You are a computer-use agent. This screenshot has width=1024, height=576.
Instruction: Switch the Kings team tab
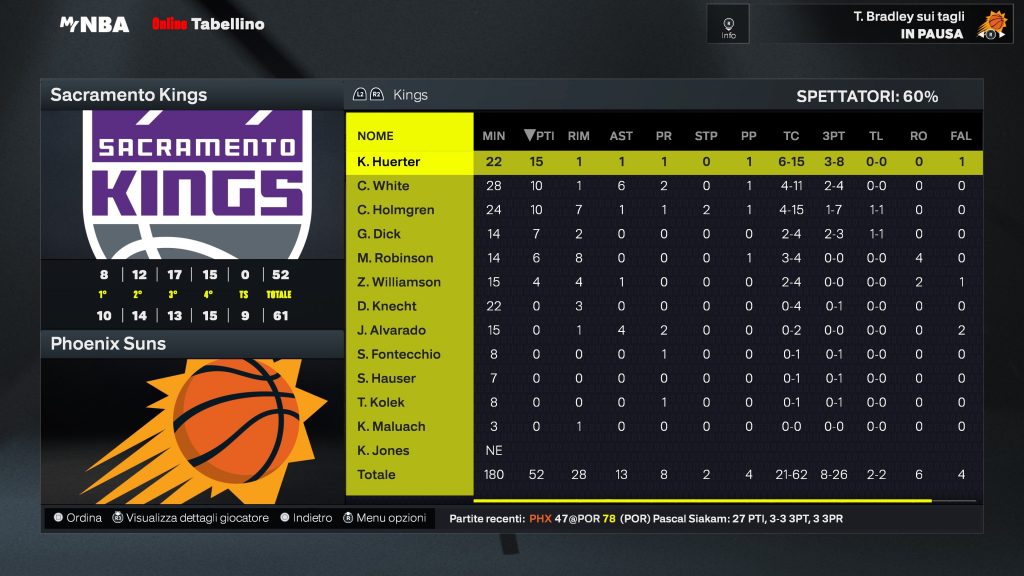pos(410,95)
